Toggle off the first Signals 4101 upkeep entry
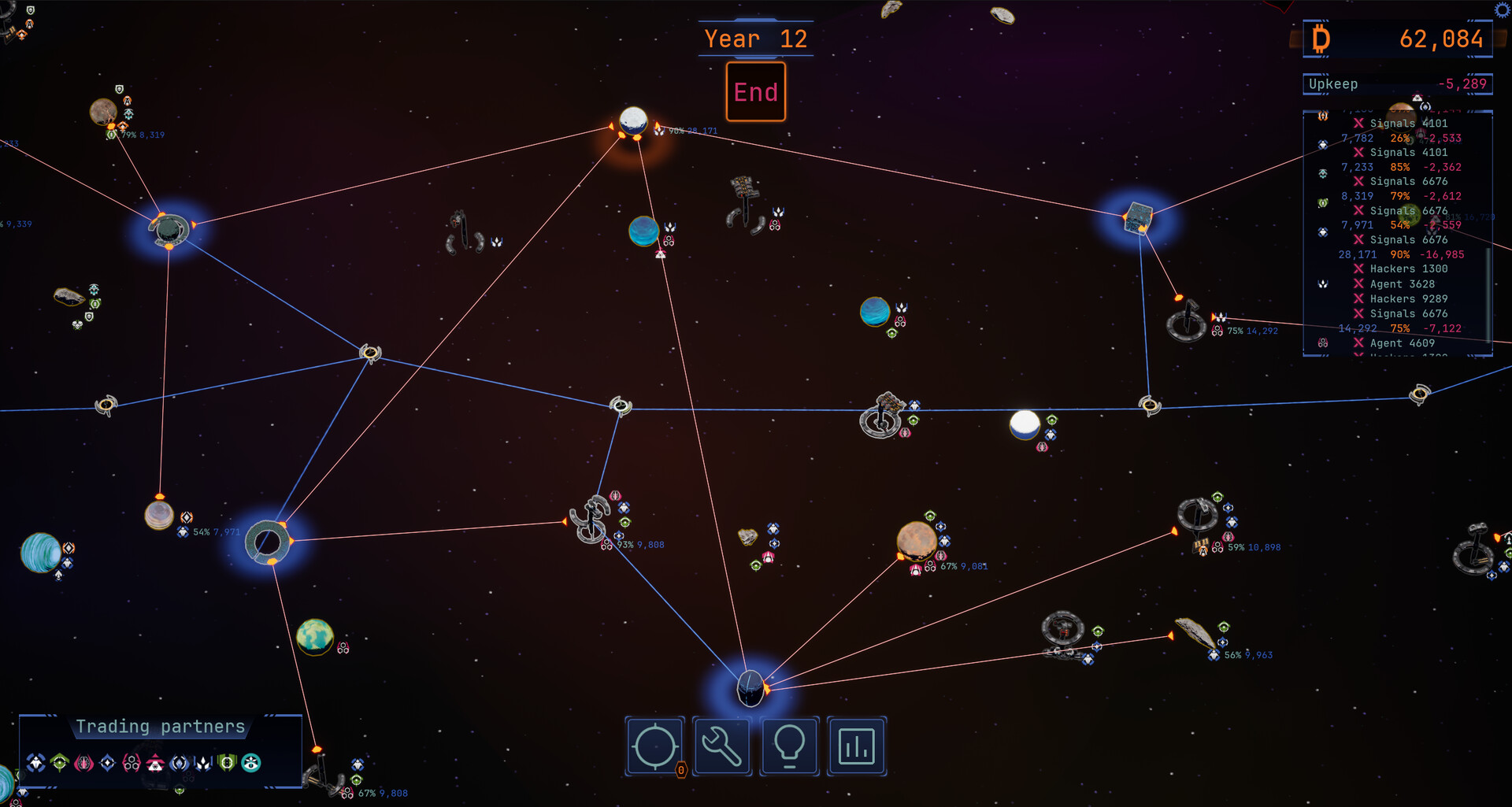1512x807 pixels. 1359,124
